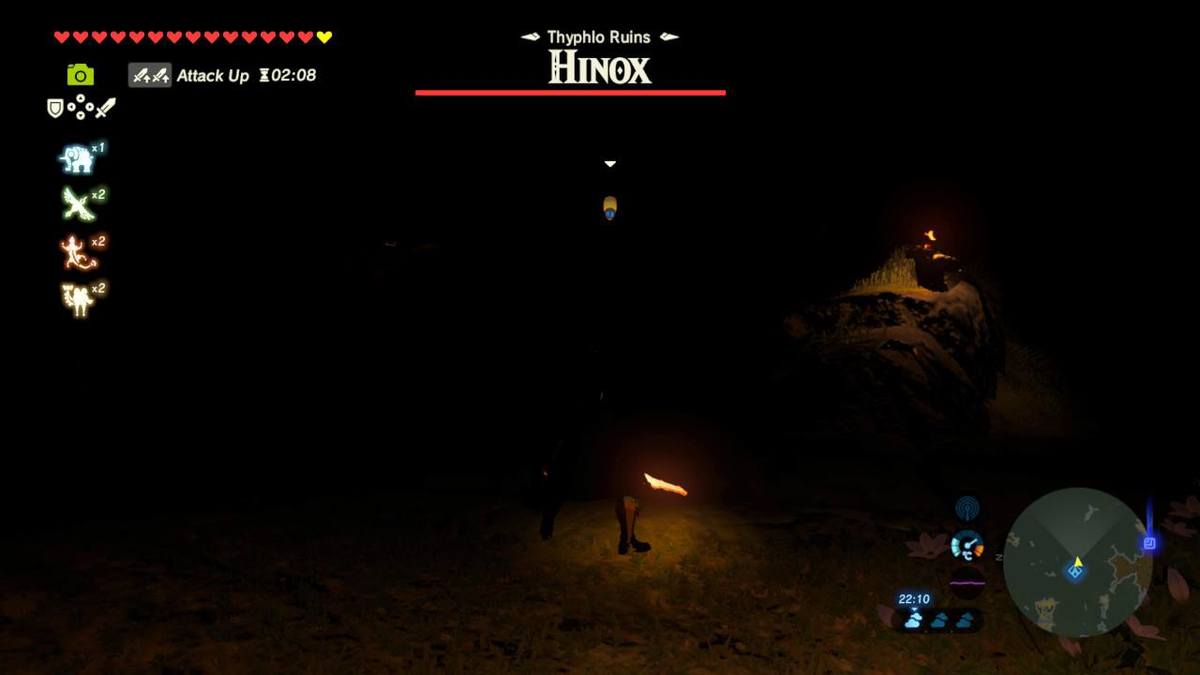
Task: Click the Attack Up buff icon
Action: (150, 75)
